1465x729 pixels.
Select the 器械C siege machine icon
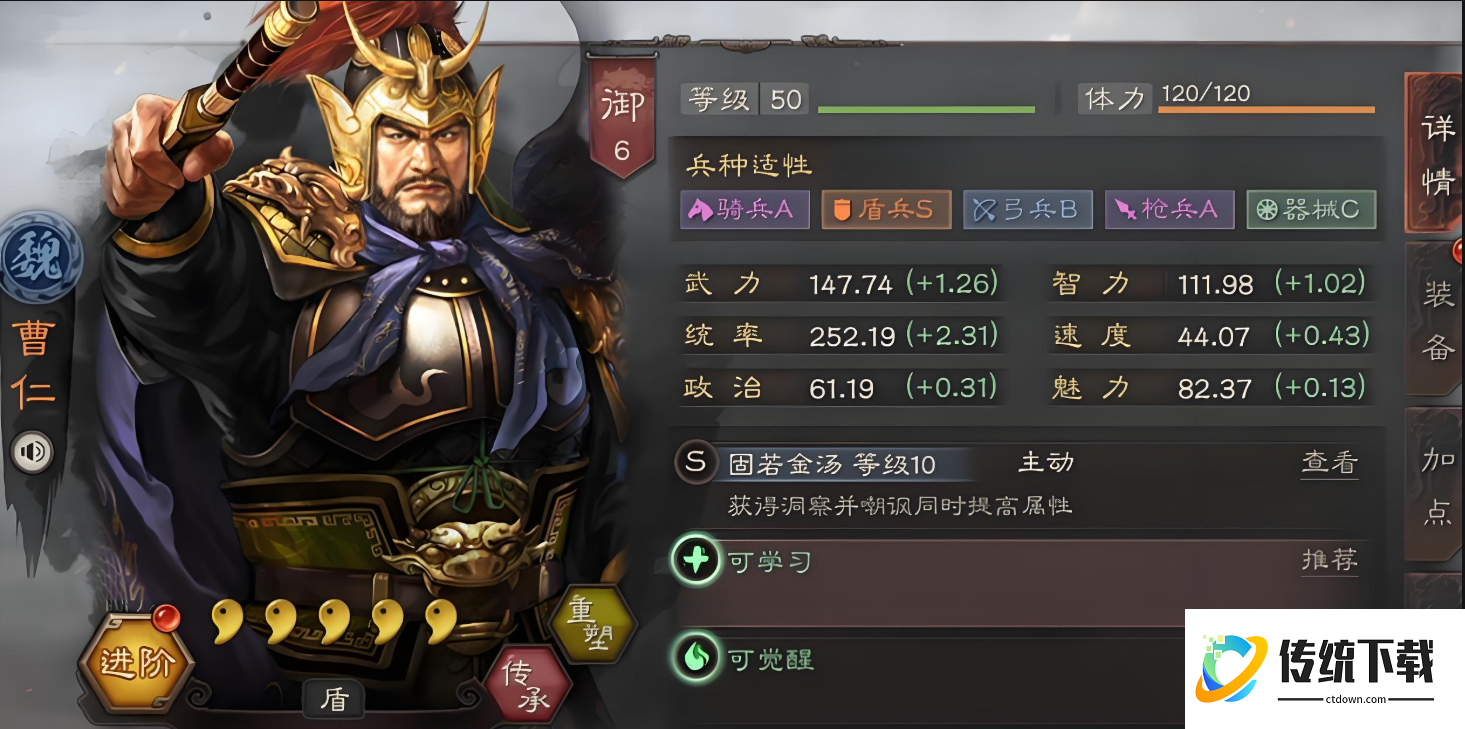tap(1311, 210)
